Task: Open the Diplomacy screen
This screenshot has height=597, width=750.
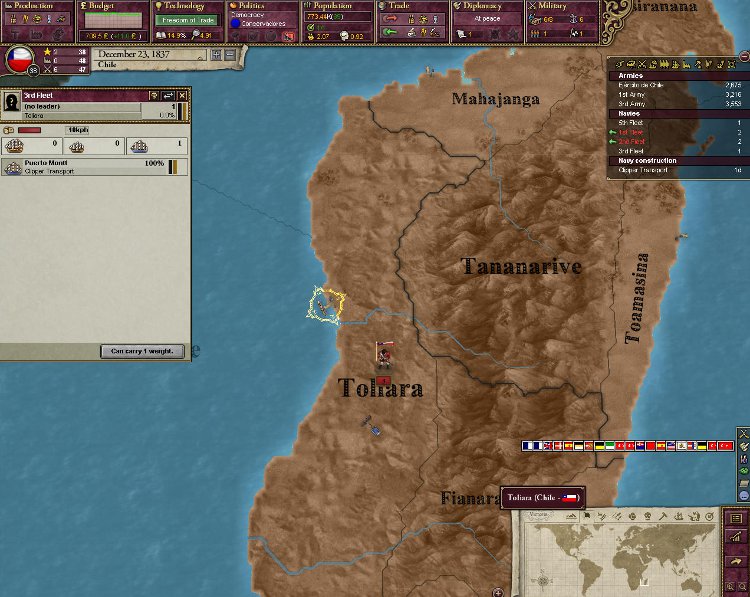Action: pos(487,6)
